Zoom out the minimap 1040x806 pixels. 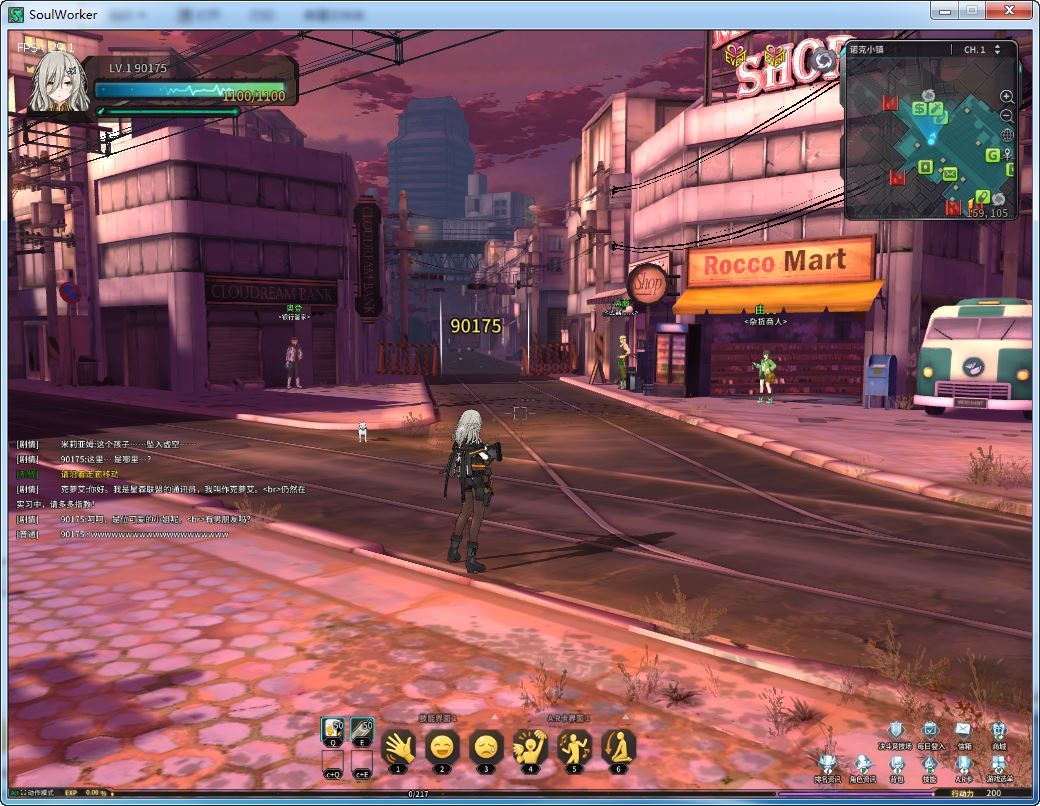tap(1007, 116)
